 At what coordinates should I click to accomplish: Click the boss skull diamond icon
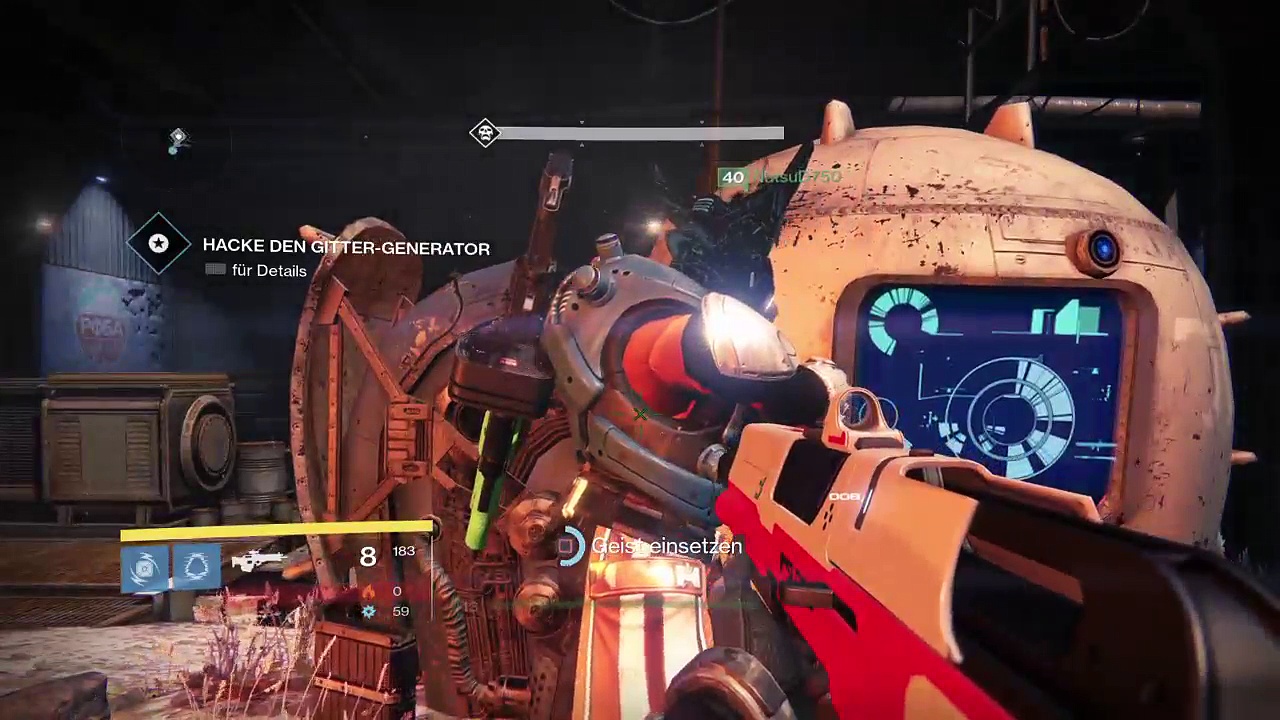[485, 133]
